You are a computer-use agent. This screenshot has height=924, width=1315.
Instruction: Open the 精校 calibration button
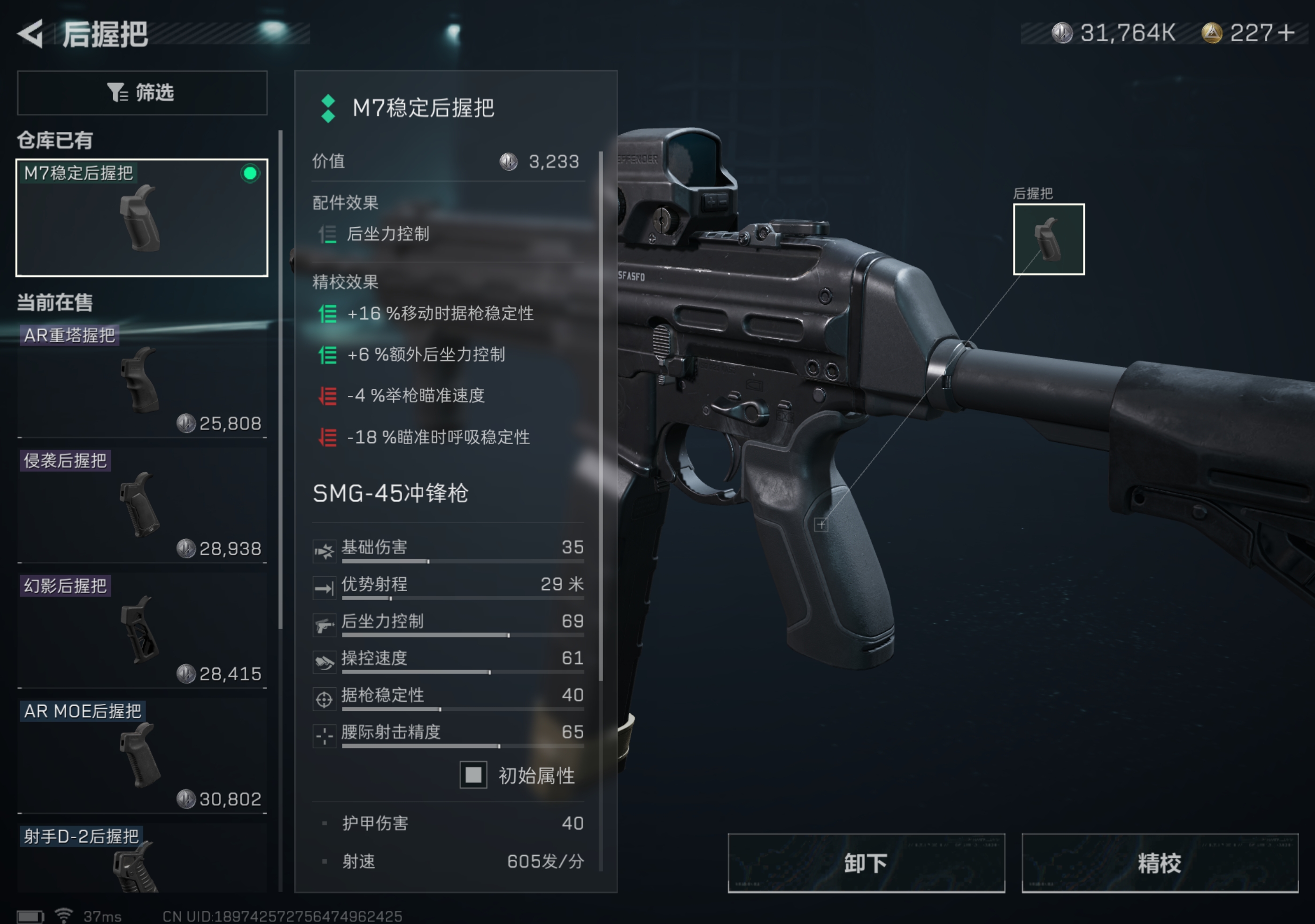1159,863
